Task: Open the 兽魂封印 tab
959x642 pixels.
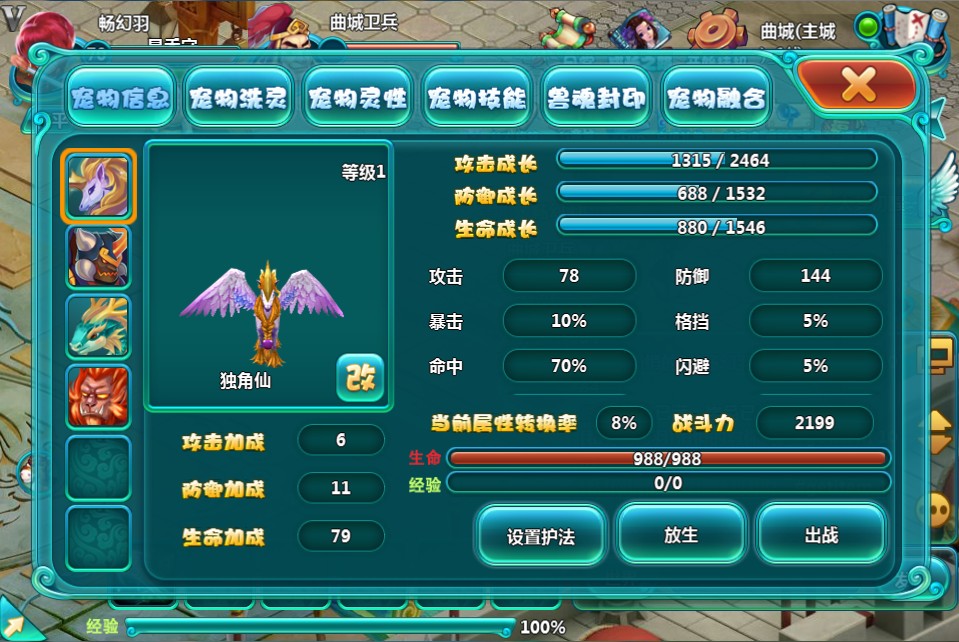Action: click(x=597, y=98)
